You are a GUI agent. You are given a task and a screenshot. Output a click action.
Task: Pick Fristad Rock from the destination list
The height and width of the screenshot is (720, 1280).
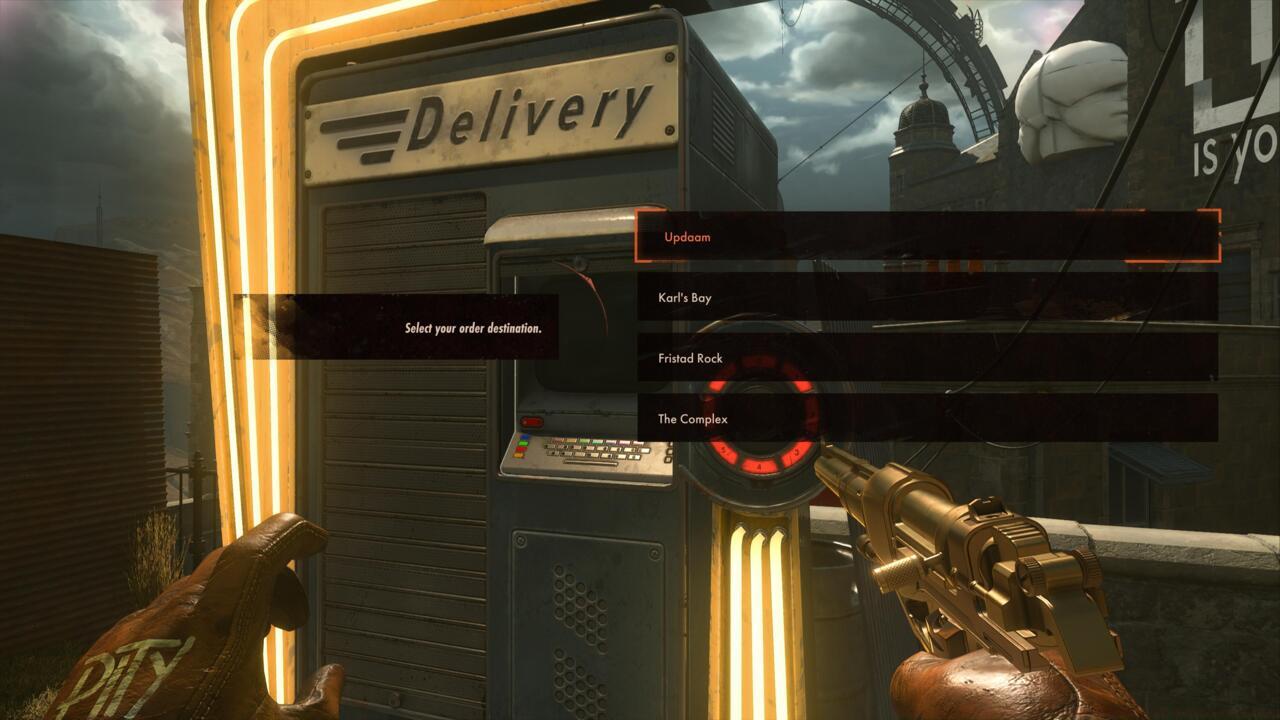point(926,358)
